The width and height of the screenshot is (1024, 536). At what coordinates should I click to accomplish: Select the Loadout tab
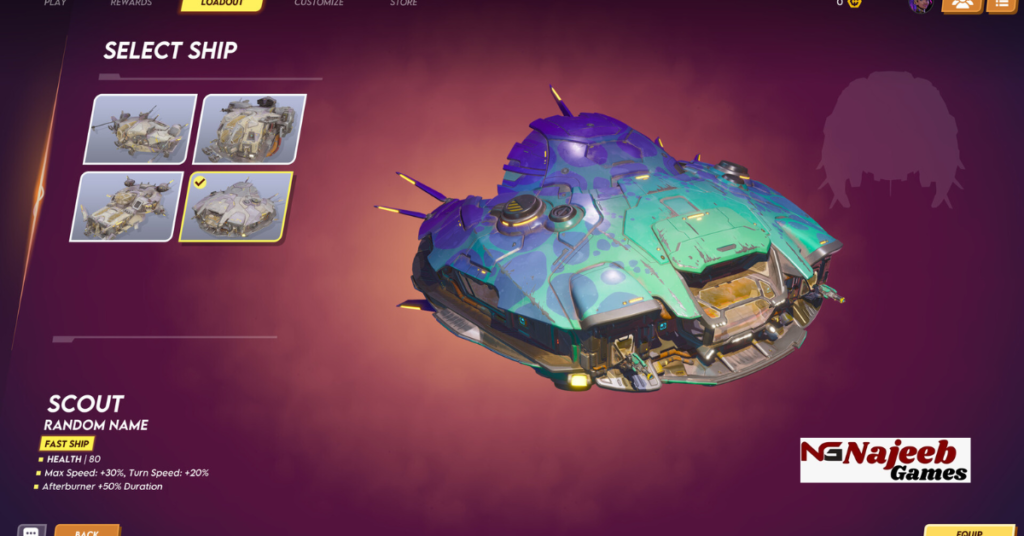(221, 5)
